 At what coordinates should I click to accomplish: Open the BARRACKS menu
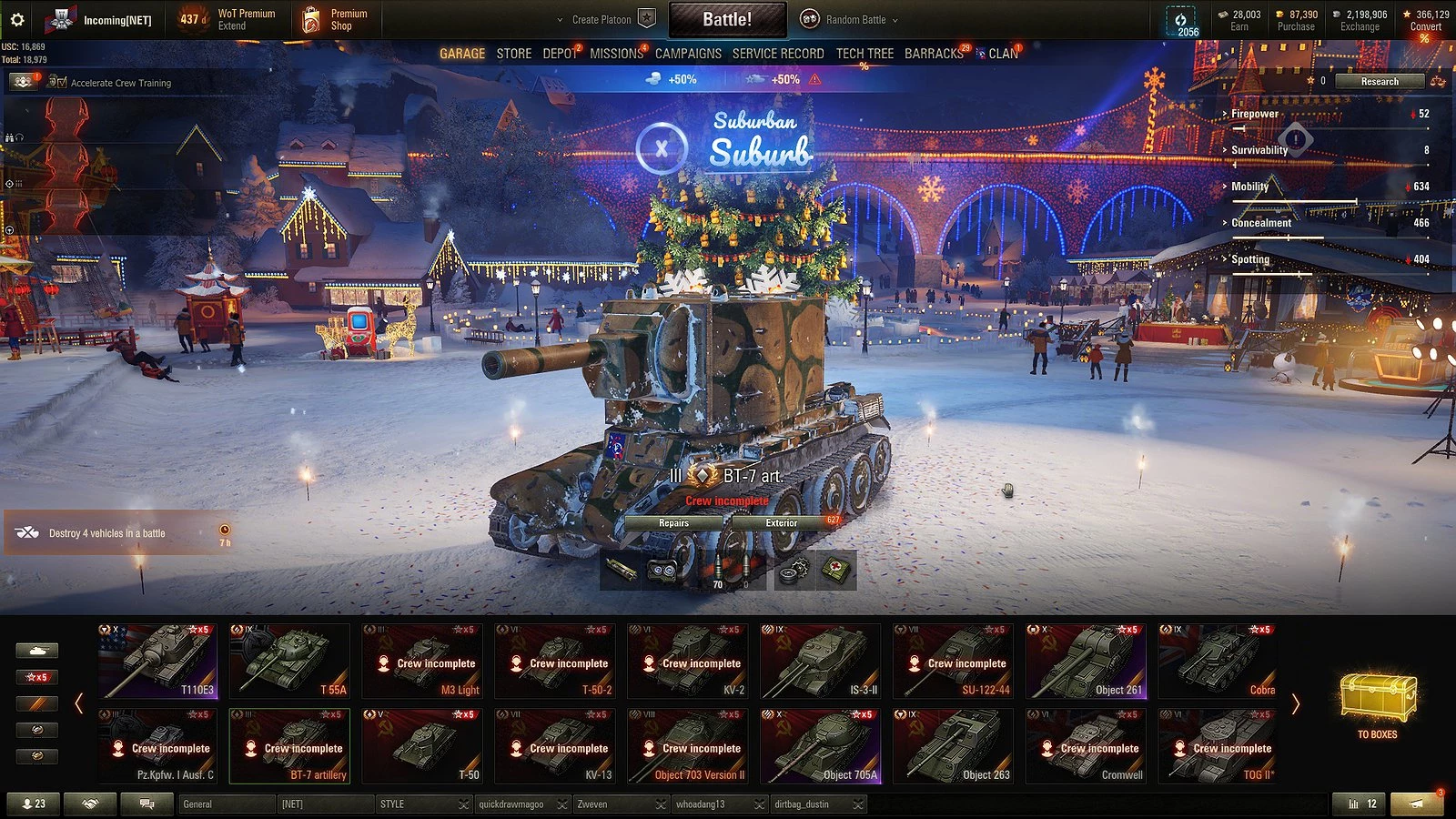pyautogui.click(x=934, y=54)
